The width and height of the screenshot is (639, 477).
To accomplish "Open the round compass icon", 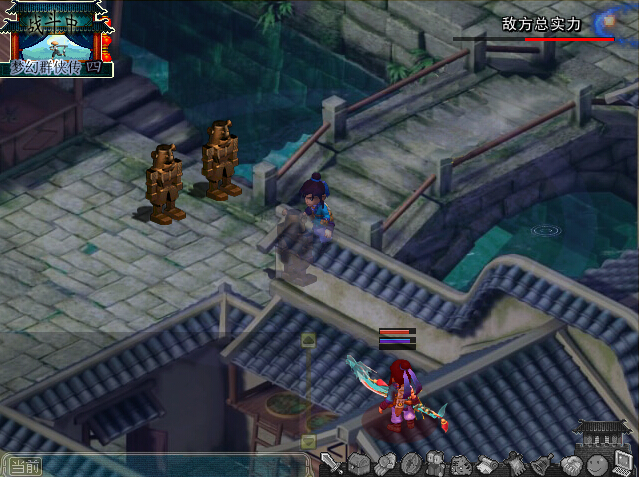I will tap(410, 464).
